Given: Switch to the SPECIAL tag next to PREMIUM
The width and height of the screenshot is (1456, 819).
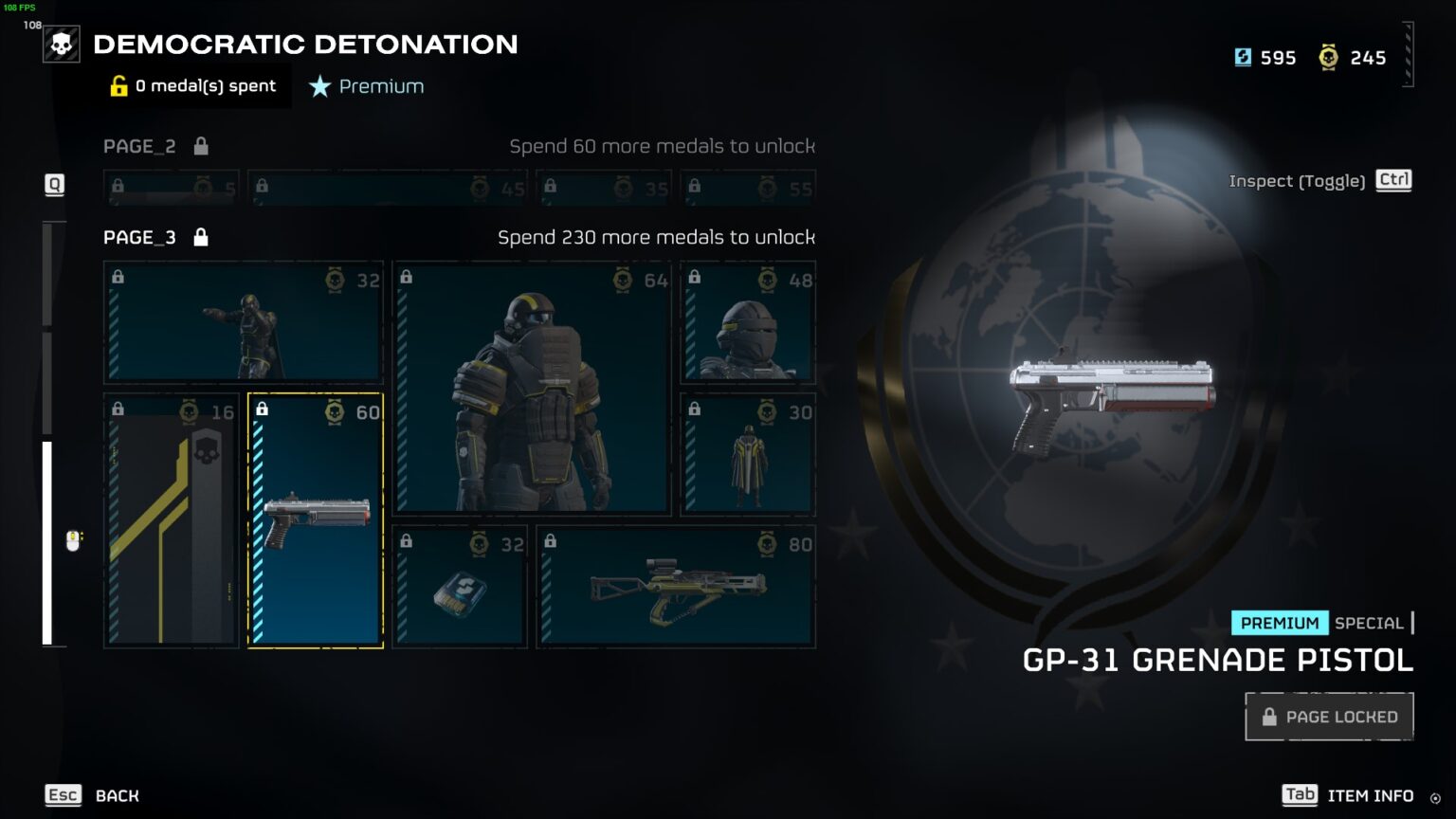Looking at the screenshot, I should (1371, 623).
